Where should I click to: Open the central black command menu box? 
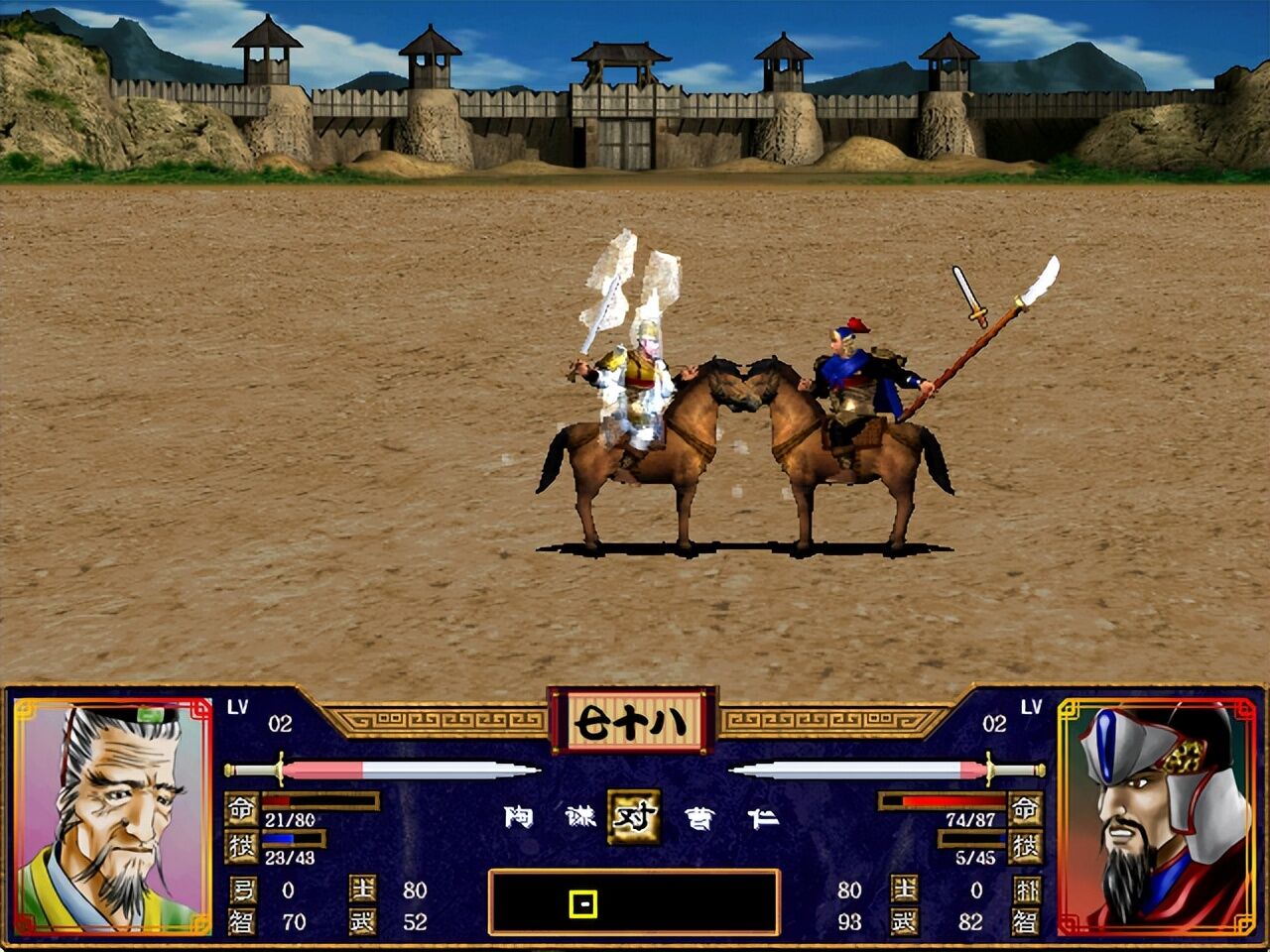click(x=635, y=900)
